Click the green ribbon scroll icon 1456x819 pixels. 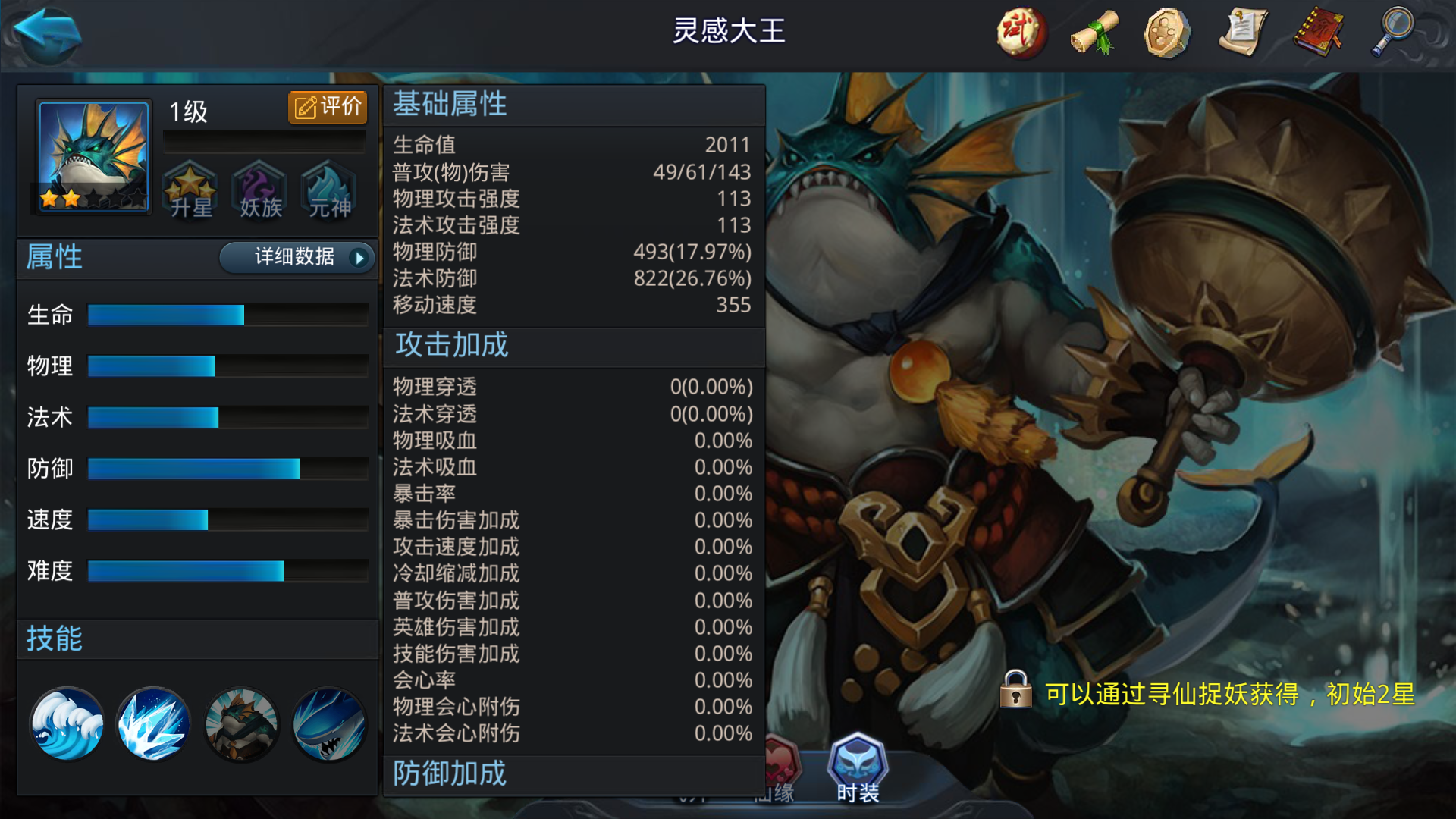tap(1094, 32)
